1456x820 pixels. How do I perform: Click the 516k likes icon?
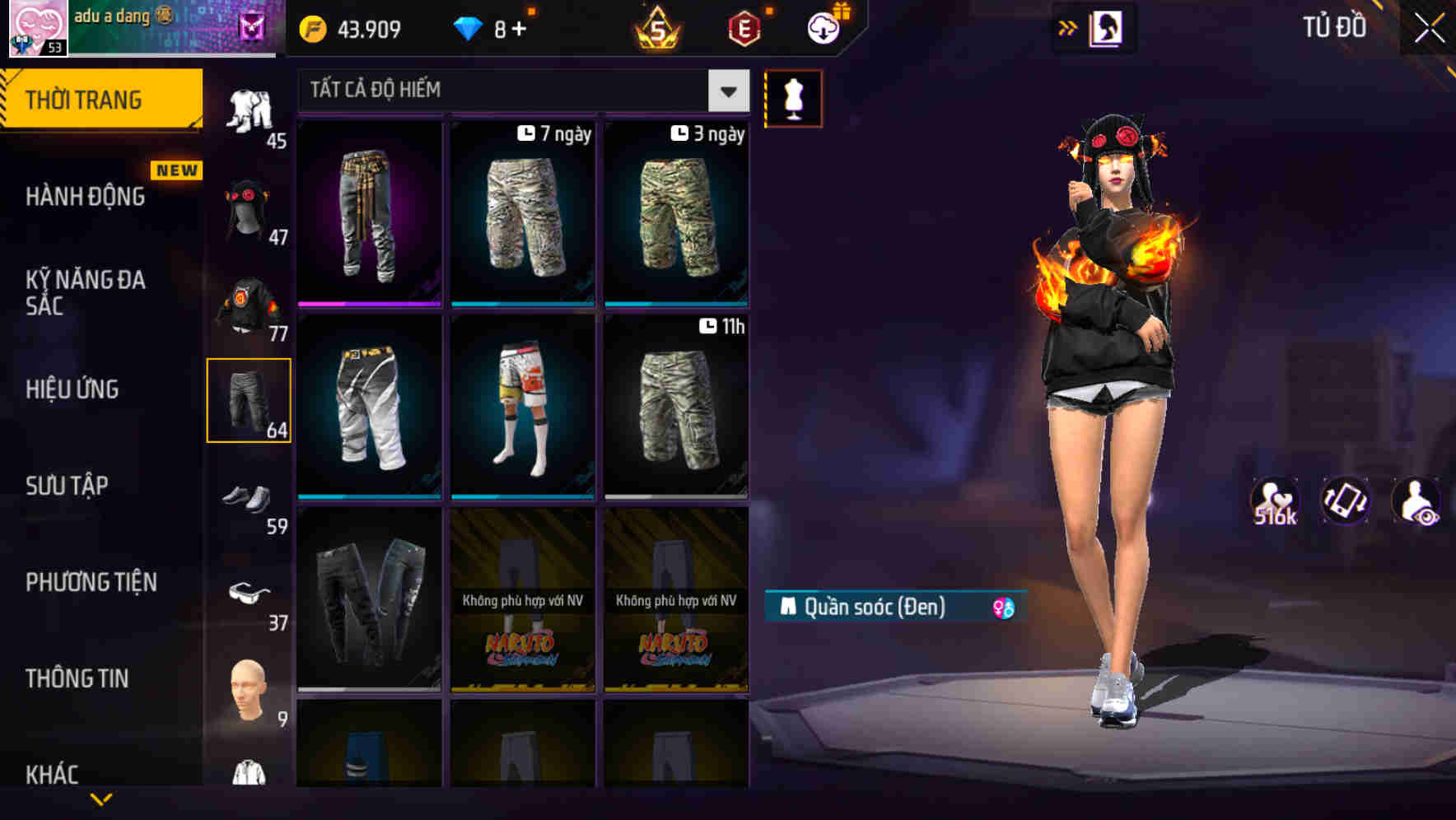1276,500
